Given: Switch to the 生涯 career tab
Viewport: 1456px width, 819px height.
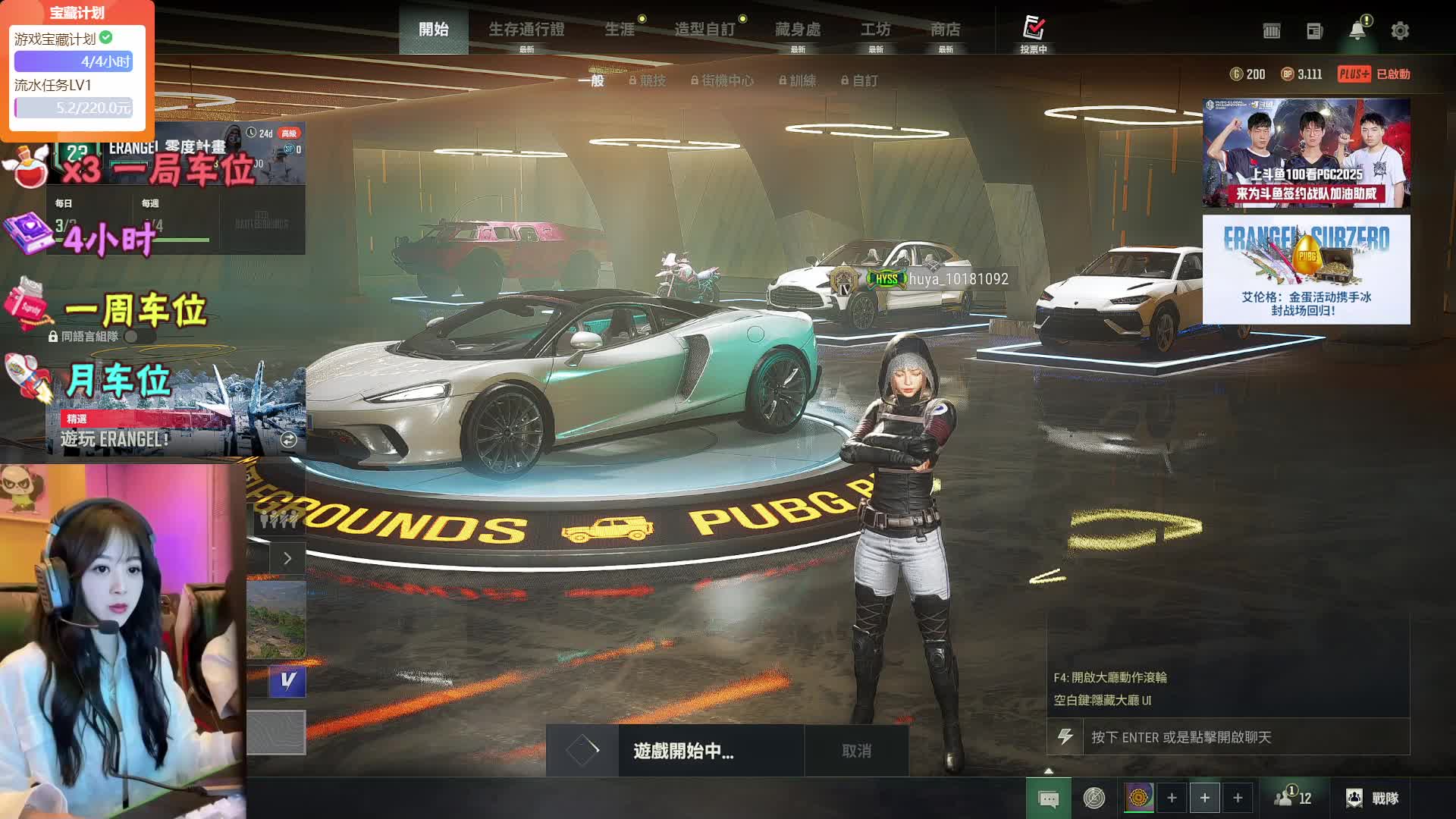Looking at the screenshot, I should [620, 30].
